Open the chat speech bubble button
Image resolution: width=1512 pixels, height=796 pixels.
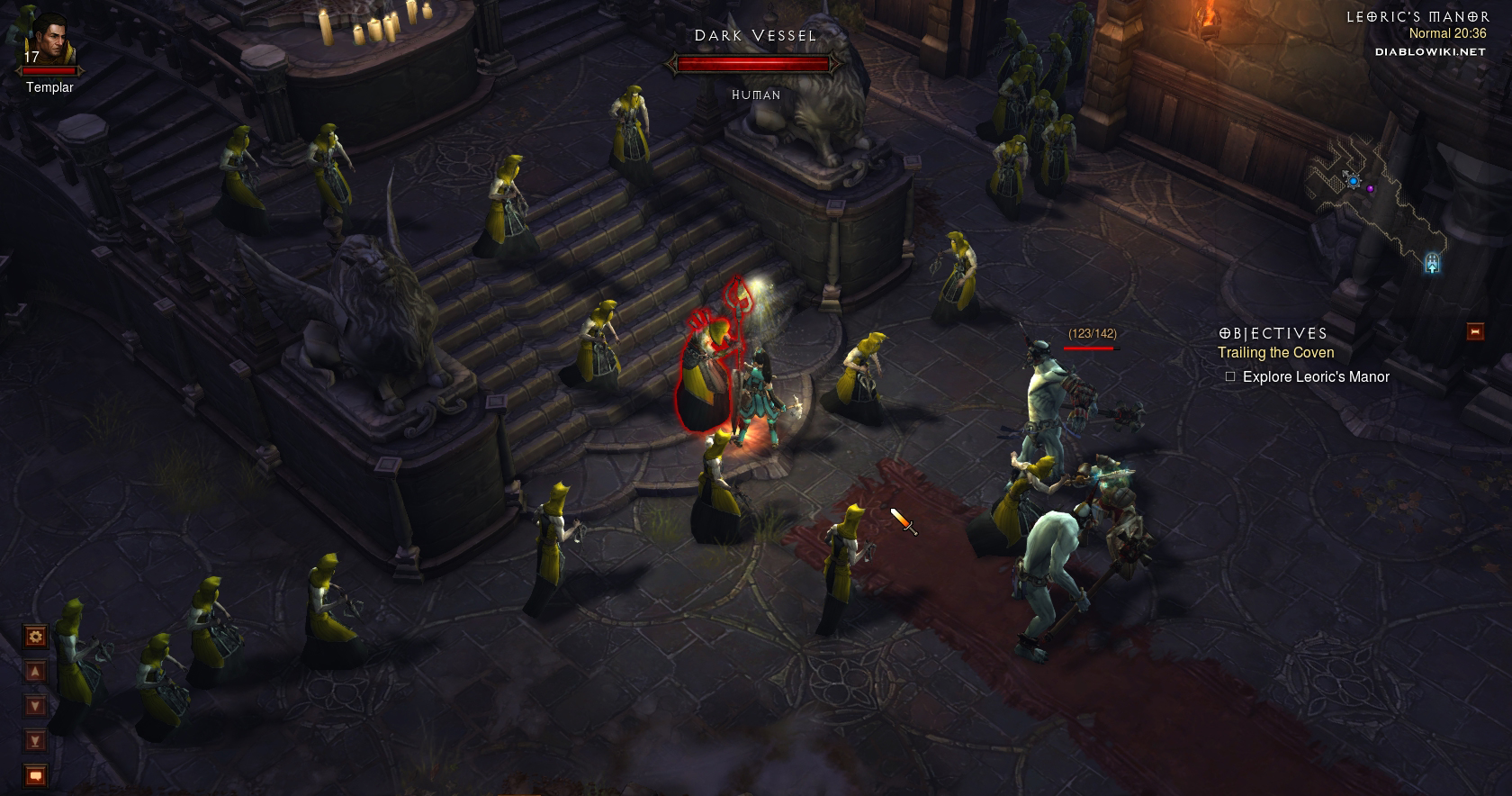coord(35,774)
